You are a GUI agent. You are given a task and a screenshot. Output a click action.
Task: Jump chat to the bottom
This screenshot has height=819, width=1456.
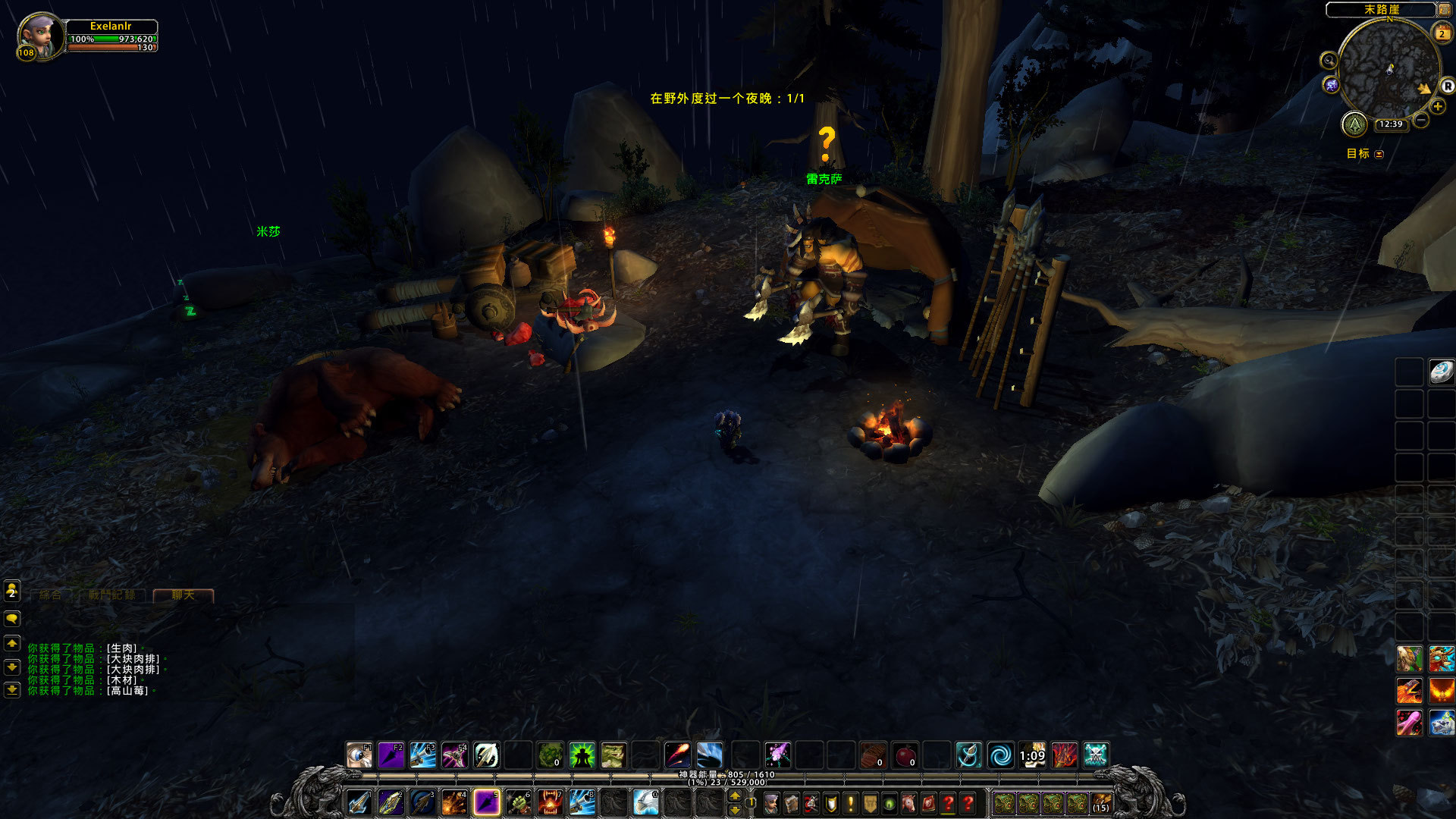(12, 690)
